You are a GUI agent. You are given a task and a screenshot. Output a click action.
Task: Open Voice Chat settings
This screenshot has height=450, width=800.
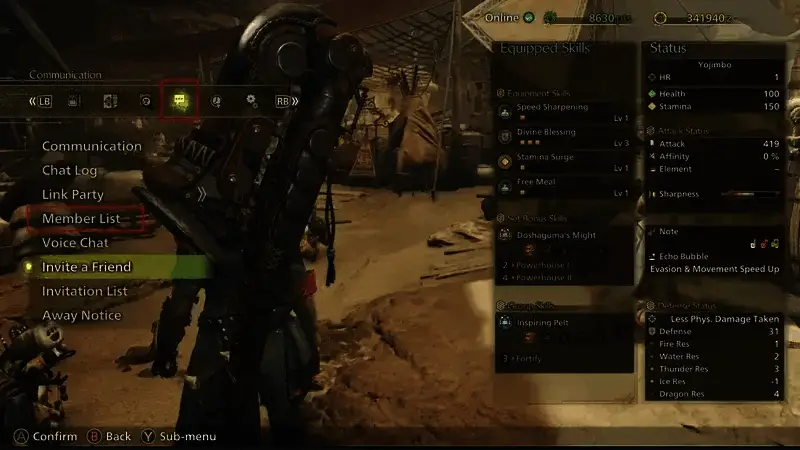pos(75,242)
